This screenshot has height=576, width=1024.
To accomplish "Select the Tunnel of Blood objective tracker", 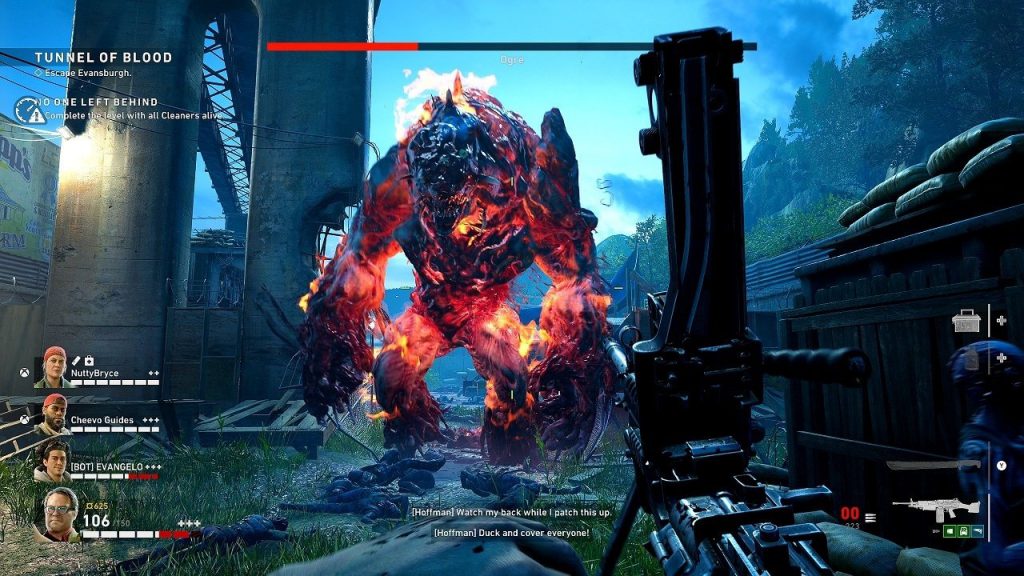I will tap(103, 58).
